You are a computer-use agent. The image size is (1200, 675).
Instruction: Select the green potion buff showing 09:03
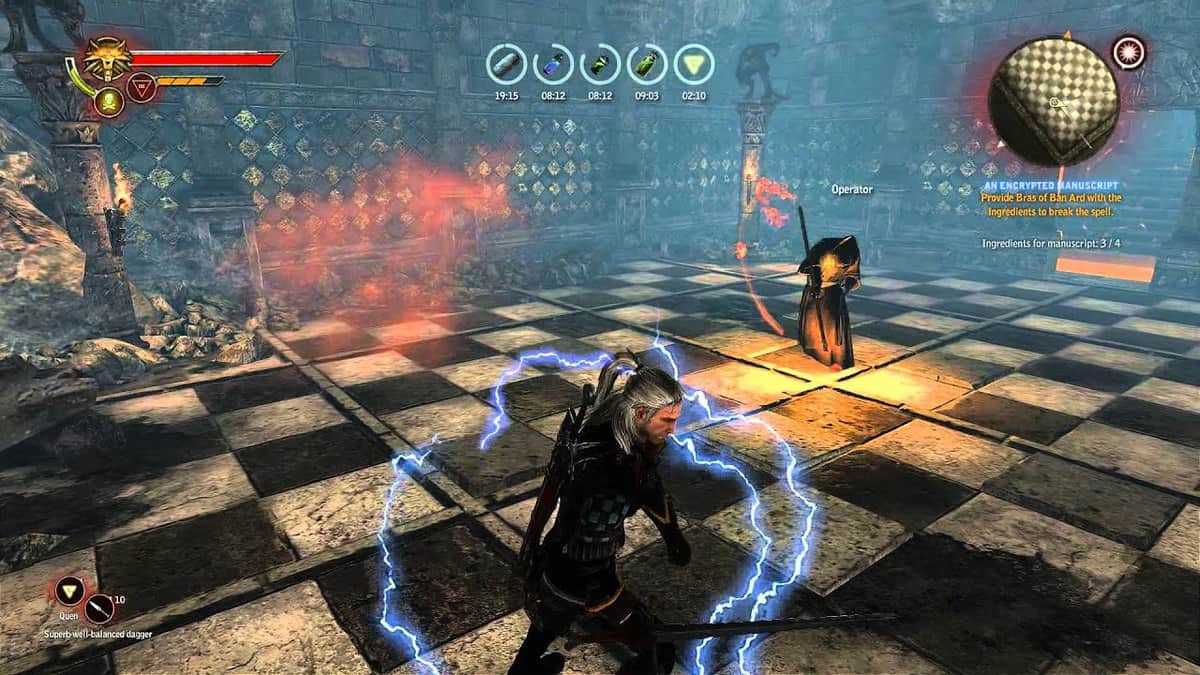tap(647, 65)
